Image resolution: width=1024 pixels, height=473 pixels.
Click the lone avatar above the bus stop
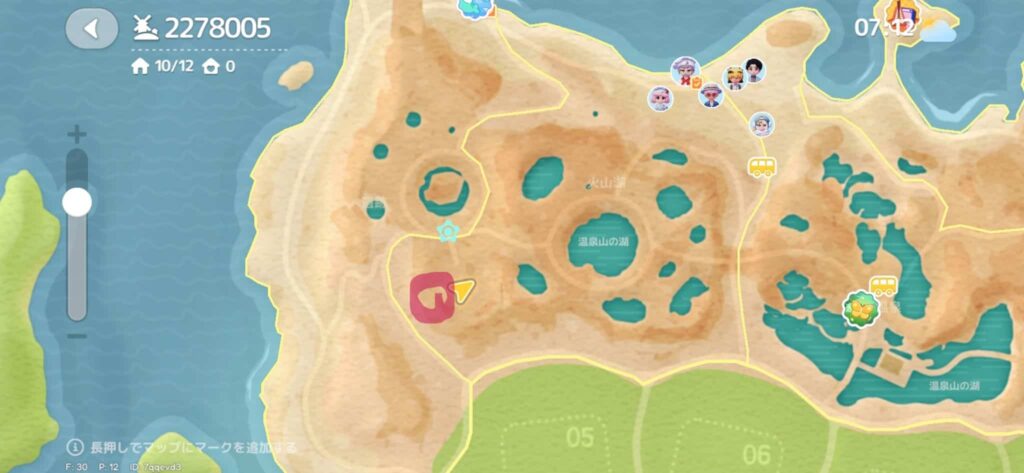tap(761, 124)
